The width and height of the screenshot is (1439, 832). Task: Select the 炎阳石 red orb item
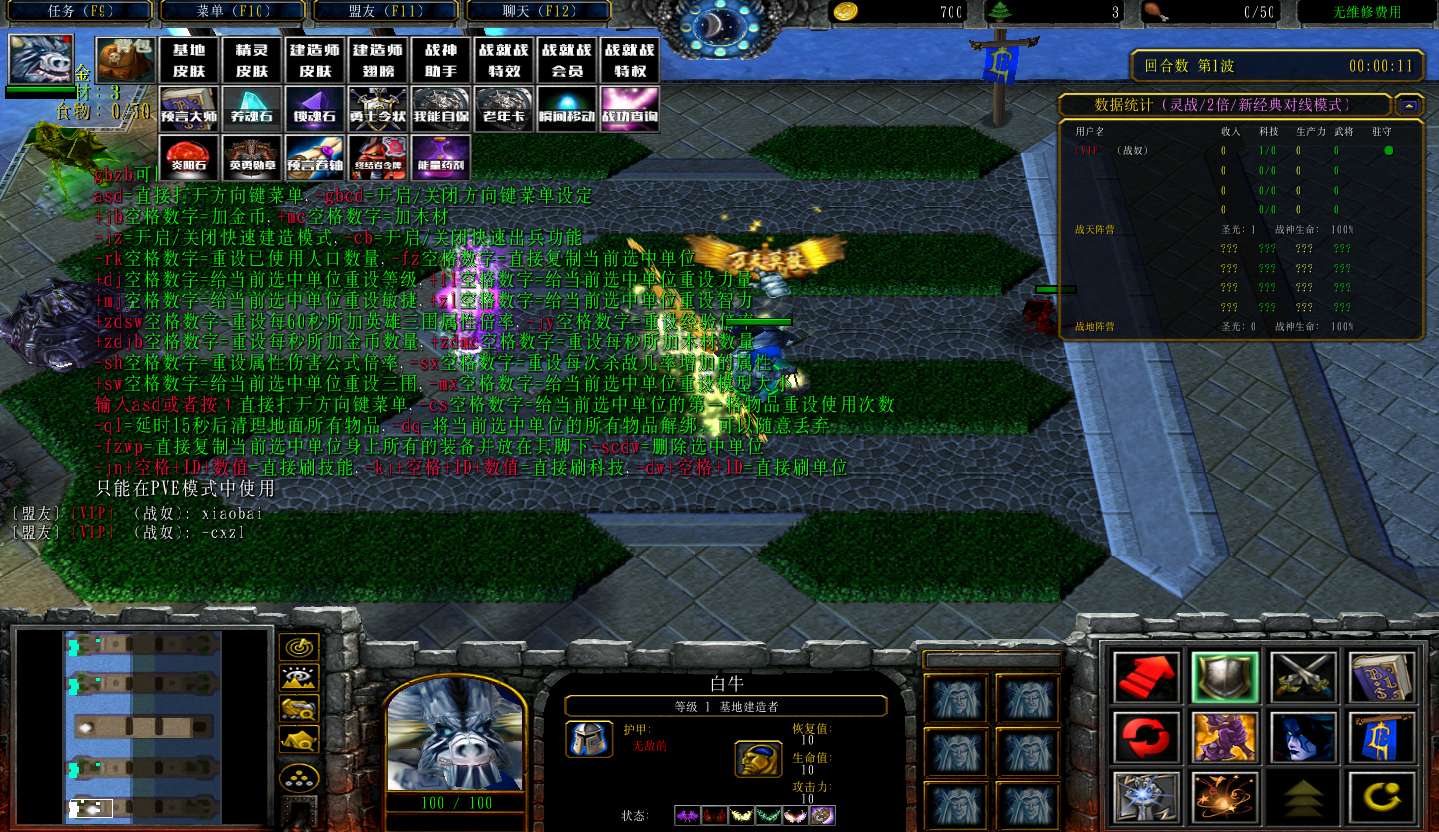coord(190,157)
